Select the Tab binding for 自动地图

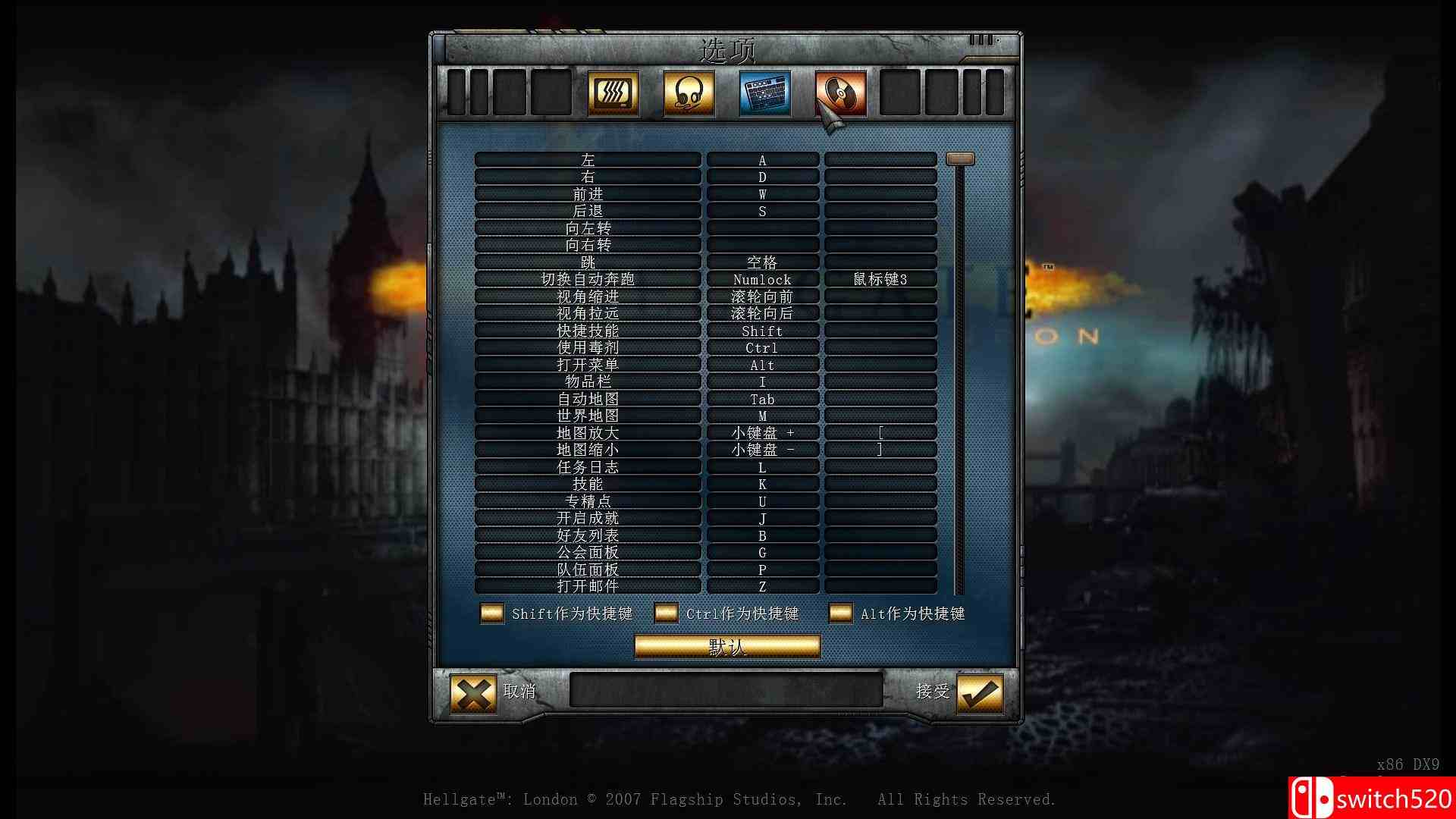pyautogui.click(x=762, y=399)
